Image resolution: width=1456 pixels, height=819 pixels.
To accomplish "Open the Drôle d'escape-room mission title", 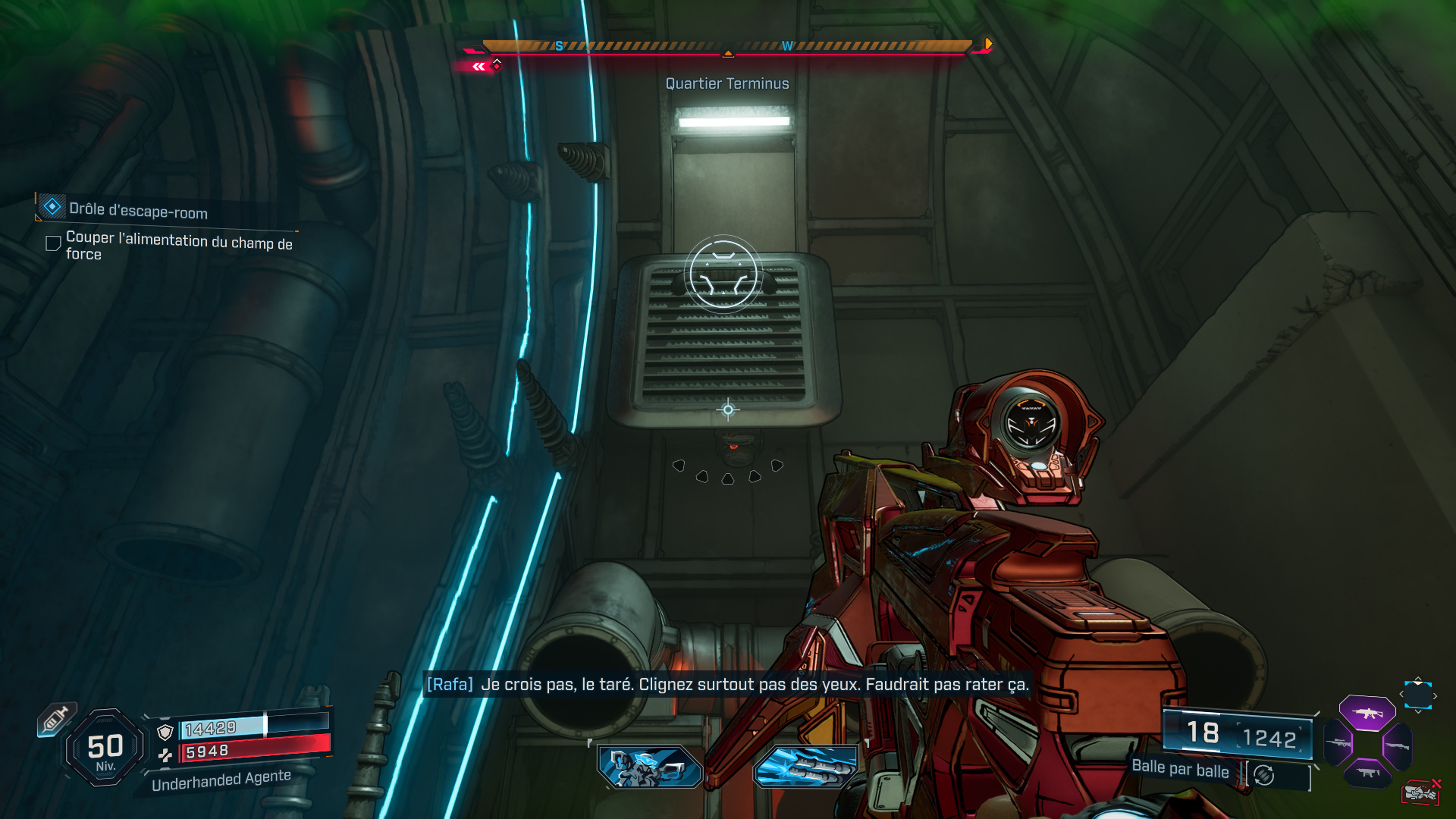I will 139,213.
